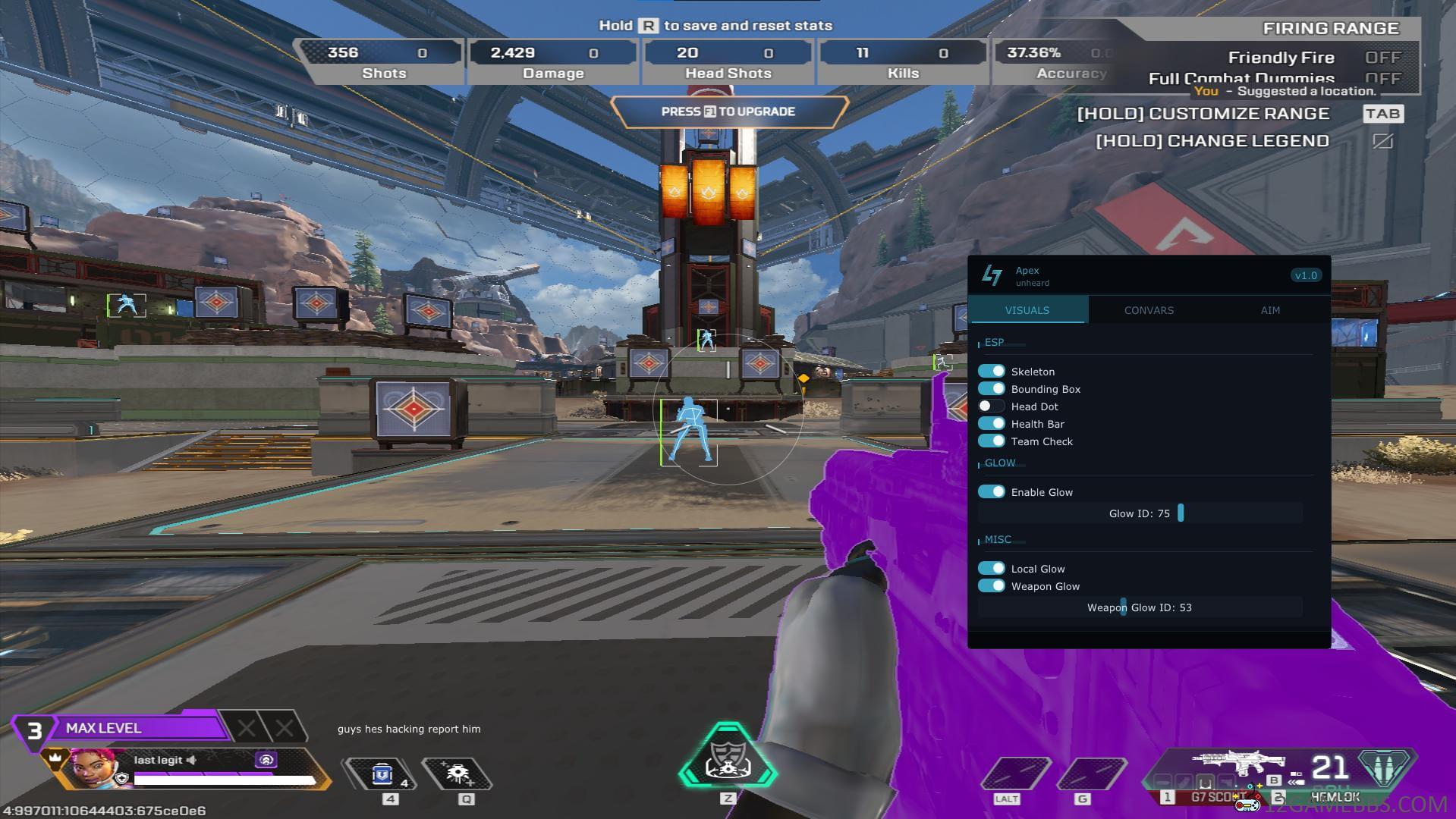Viewport: 1456px width, 819px height.
Task: Activate the tactical ability icon
Action: coord(458,774)
